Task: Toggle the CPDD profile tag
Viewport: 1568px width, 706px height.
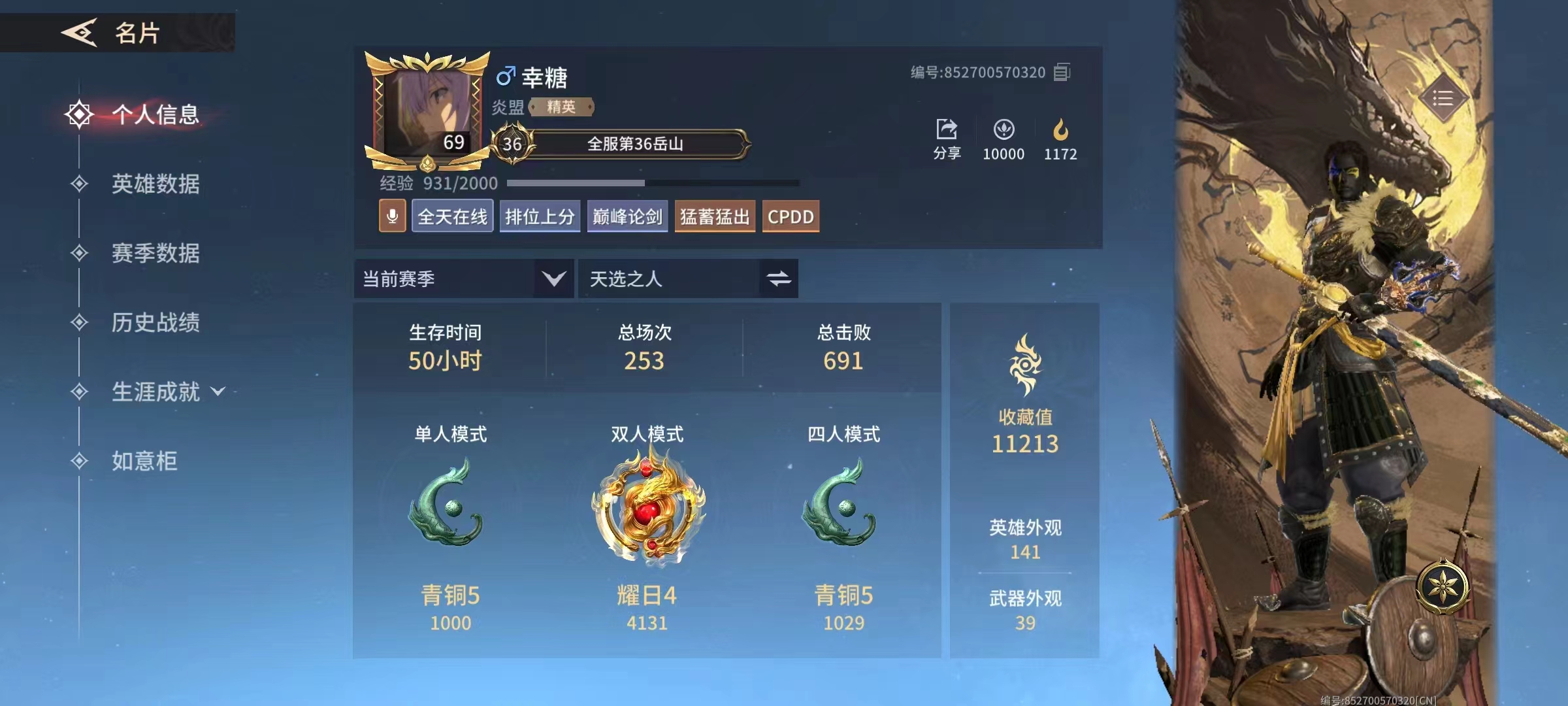Action: point(791,216)
